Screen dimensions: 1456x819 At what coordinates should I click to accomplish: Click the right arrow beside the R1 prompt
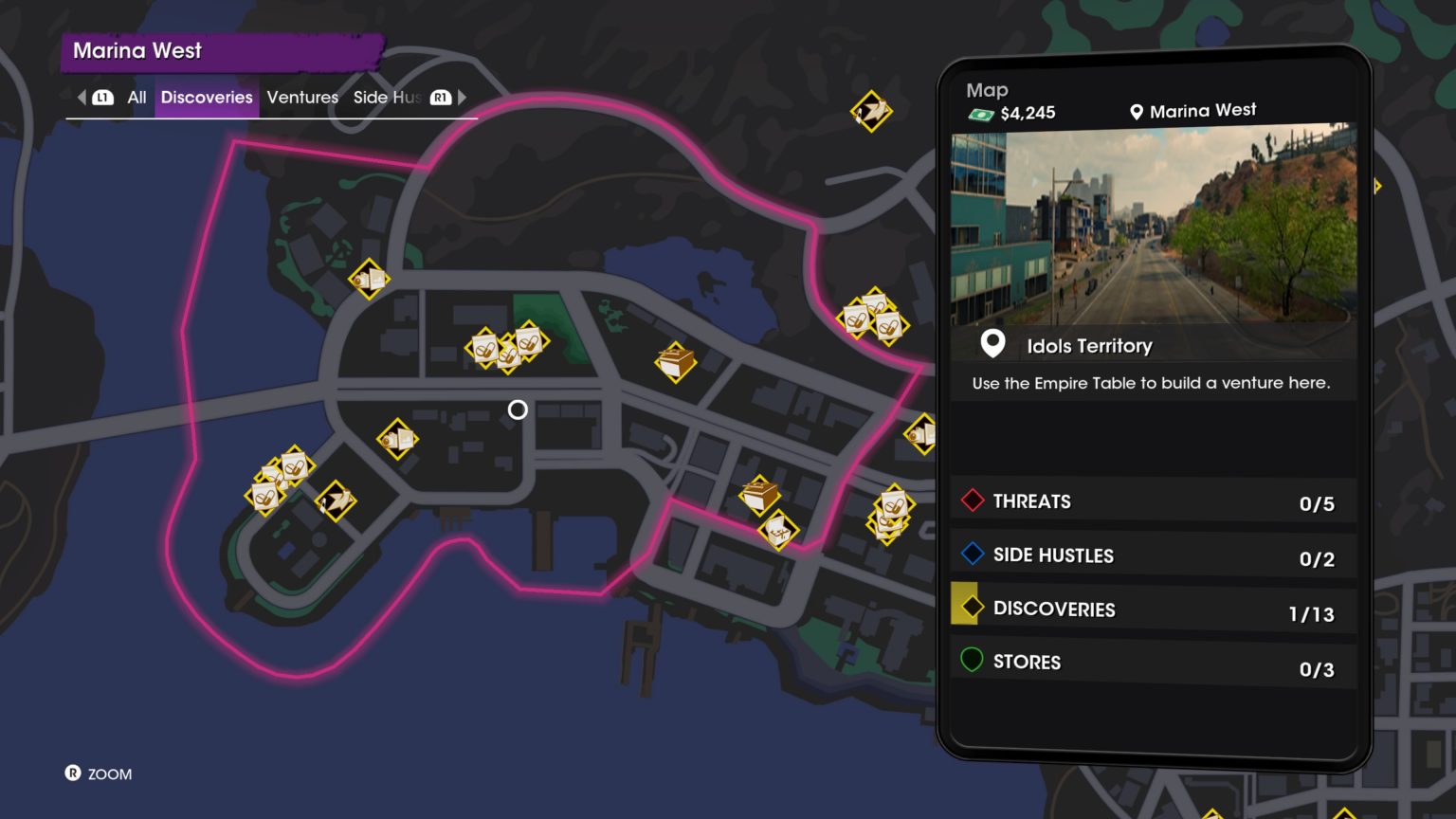pos(462,97)
